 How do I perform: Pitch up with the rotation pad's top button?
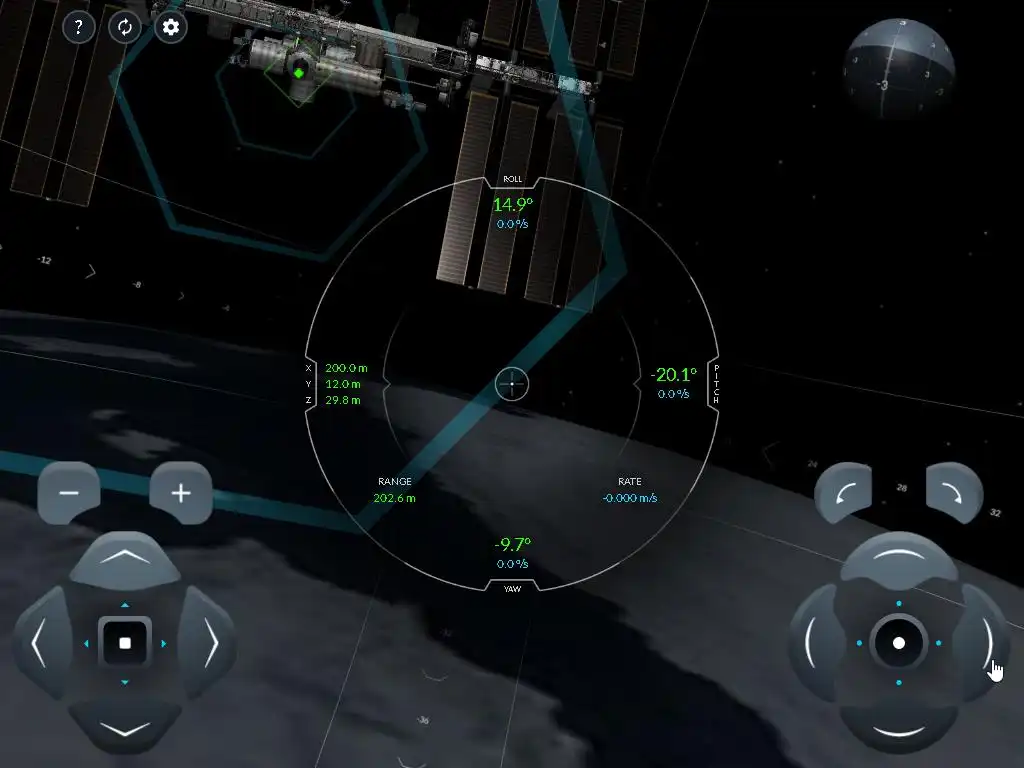point(898,559)
